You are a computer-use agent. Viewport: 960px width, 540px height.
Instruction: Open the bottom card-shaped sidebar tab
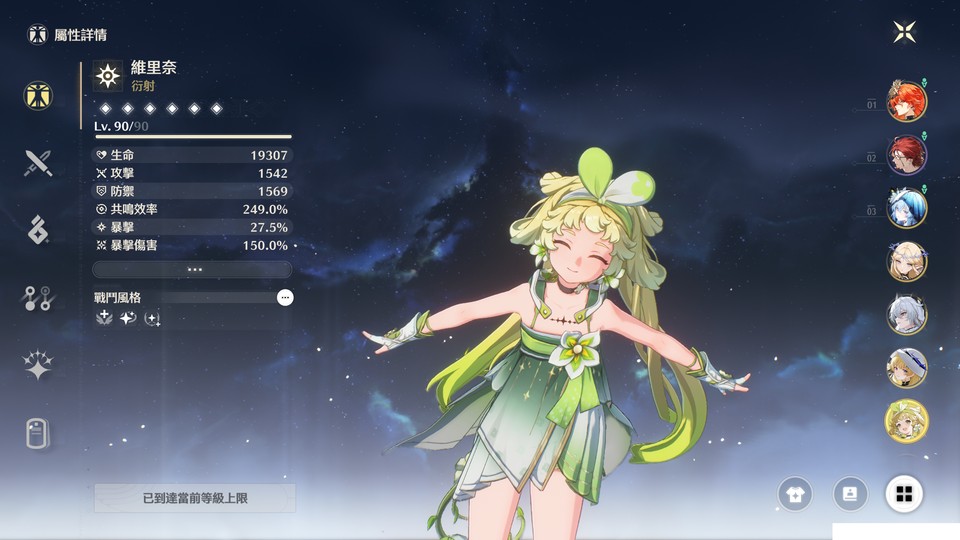click(39, 433)
